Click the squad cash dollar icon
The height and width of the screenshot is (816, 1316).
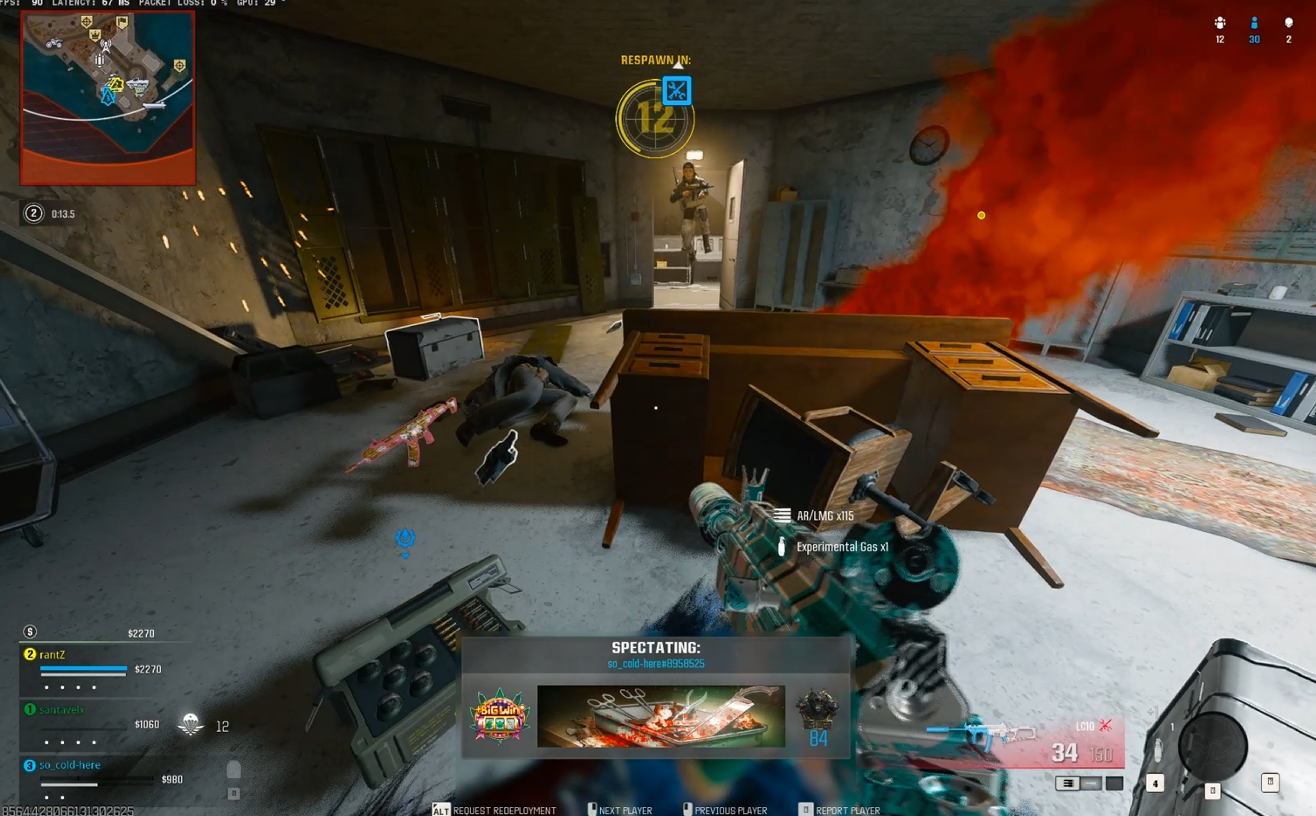click(x=30, y=632)
